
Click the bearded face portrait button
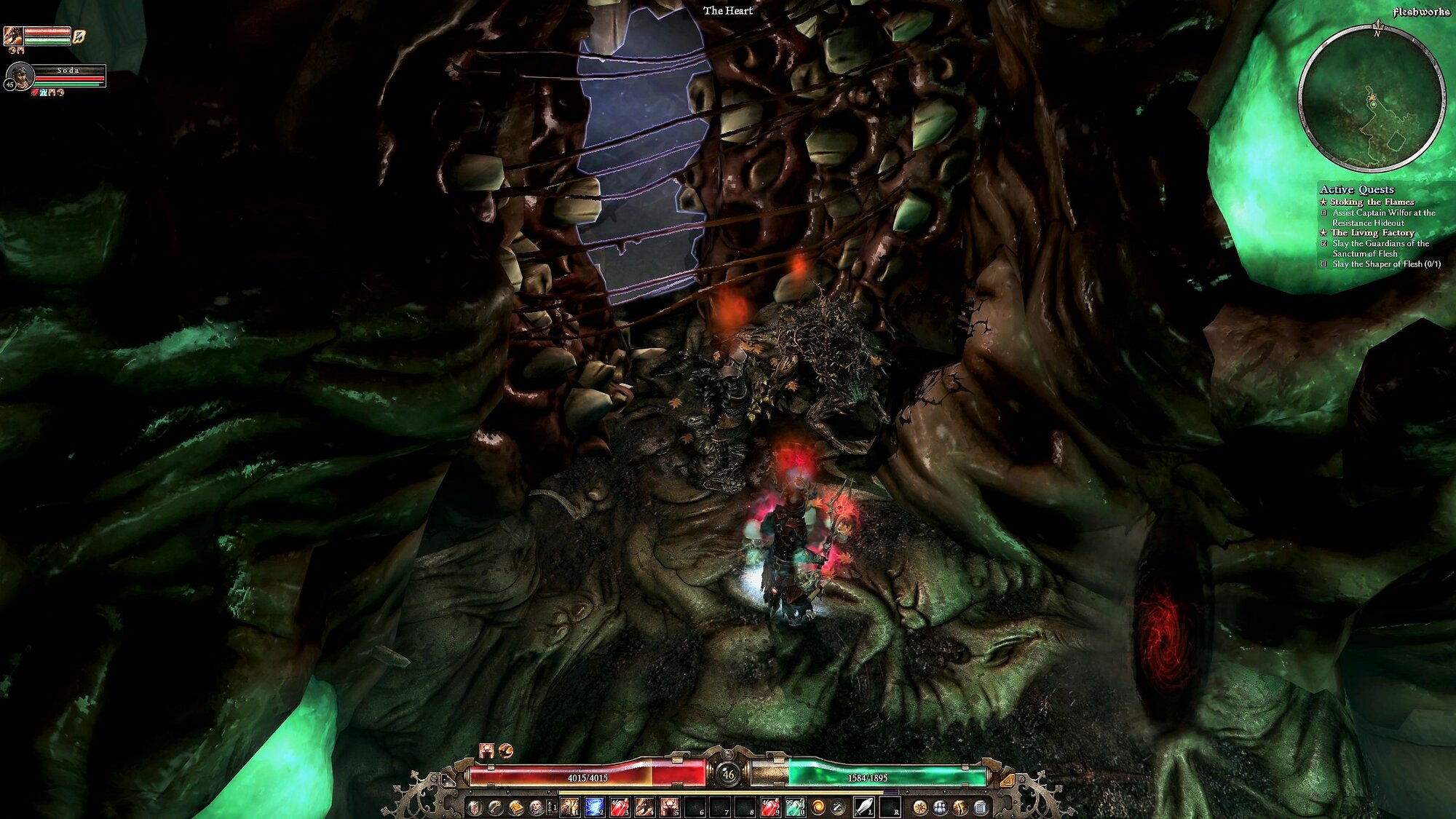pos(537,807)
